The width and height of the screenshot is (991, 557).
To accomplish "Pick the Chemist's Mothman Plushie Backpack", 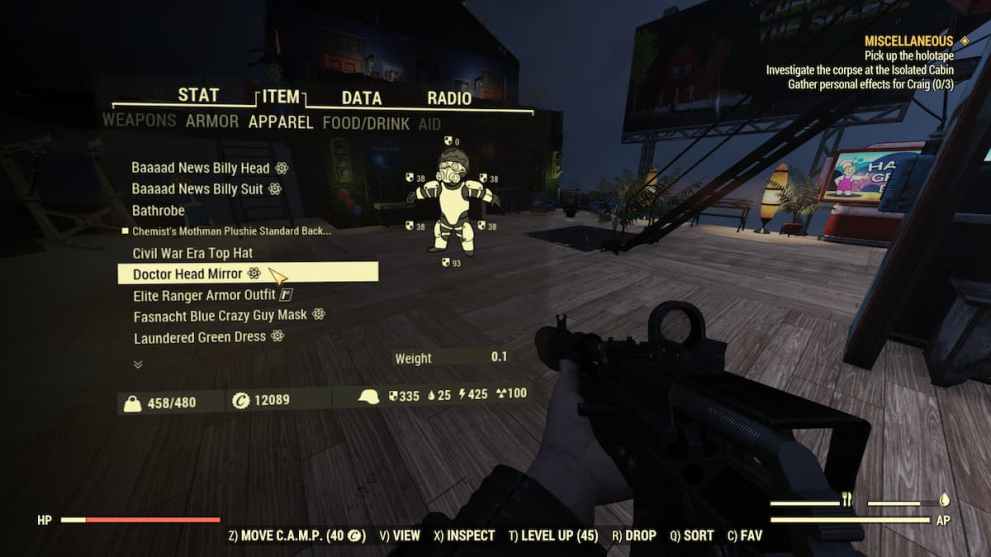I will (x=231, y=231).
